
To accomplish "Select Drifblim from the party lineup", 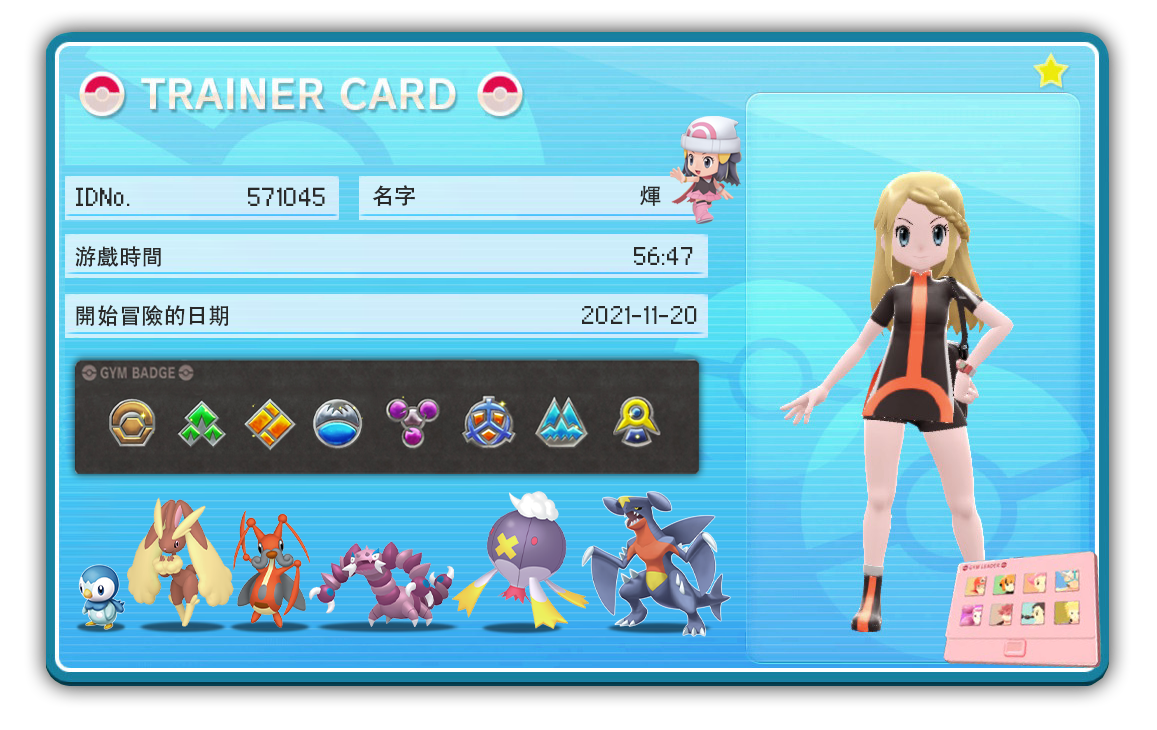I will 525,560.
